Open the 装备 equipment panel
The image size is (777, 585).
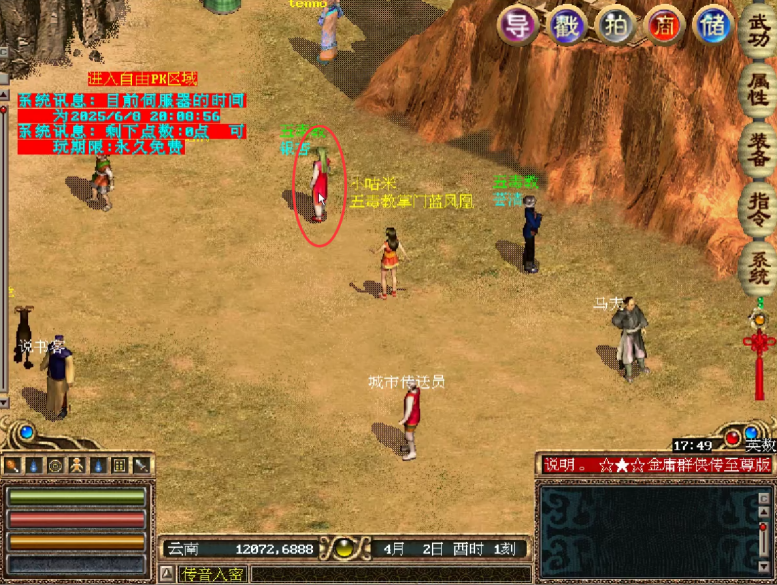click(757, 148)
